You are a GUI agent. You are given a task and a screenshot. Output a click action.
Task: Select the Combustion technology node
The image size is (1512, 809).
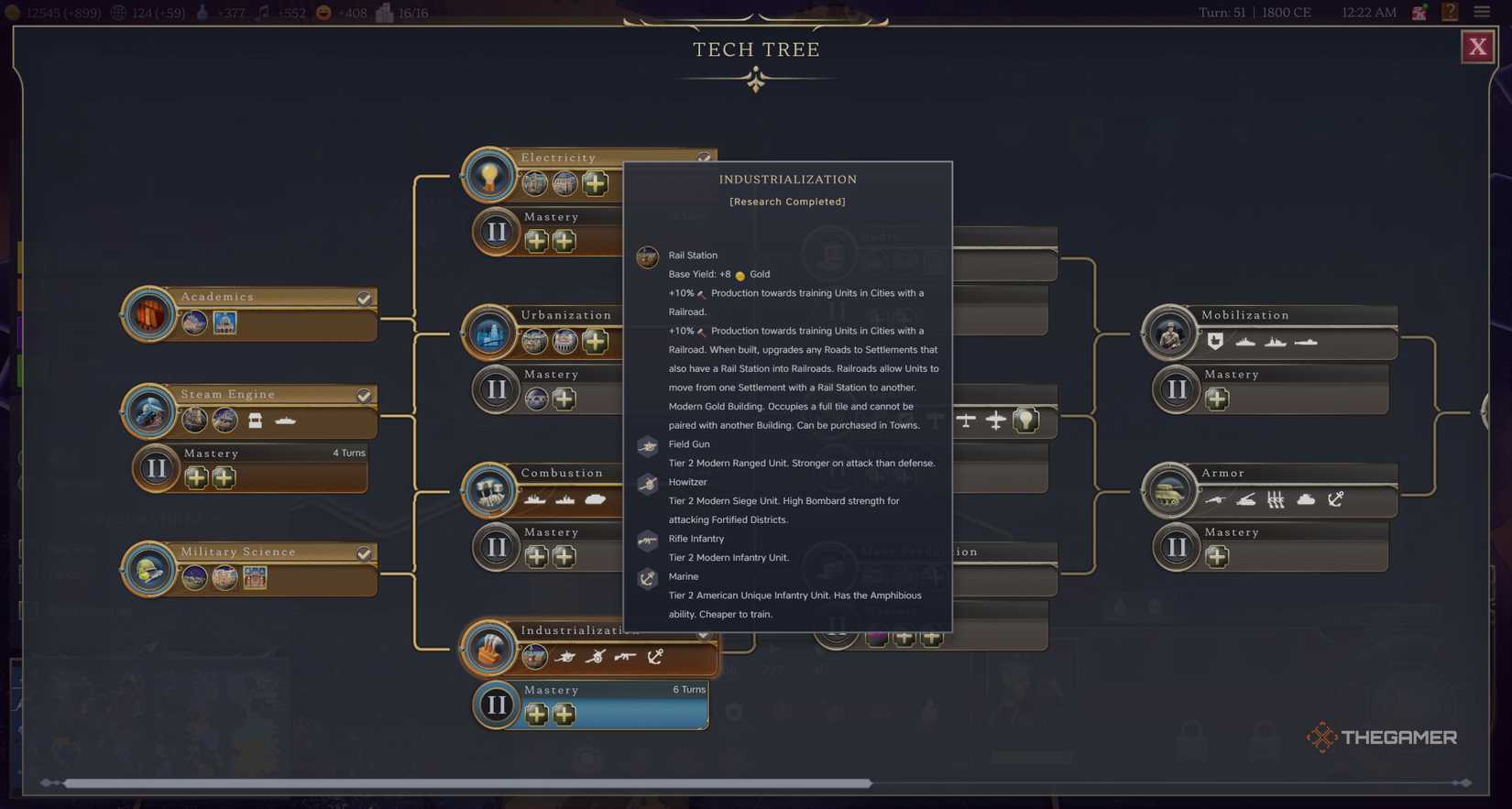pyautogui.click(x=489, y=489)
